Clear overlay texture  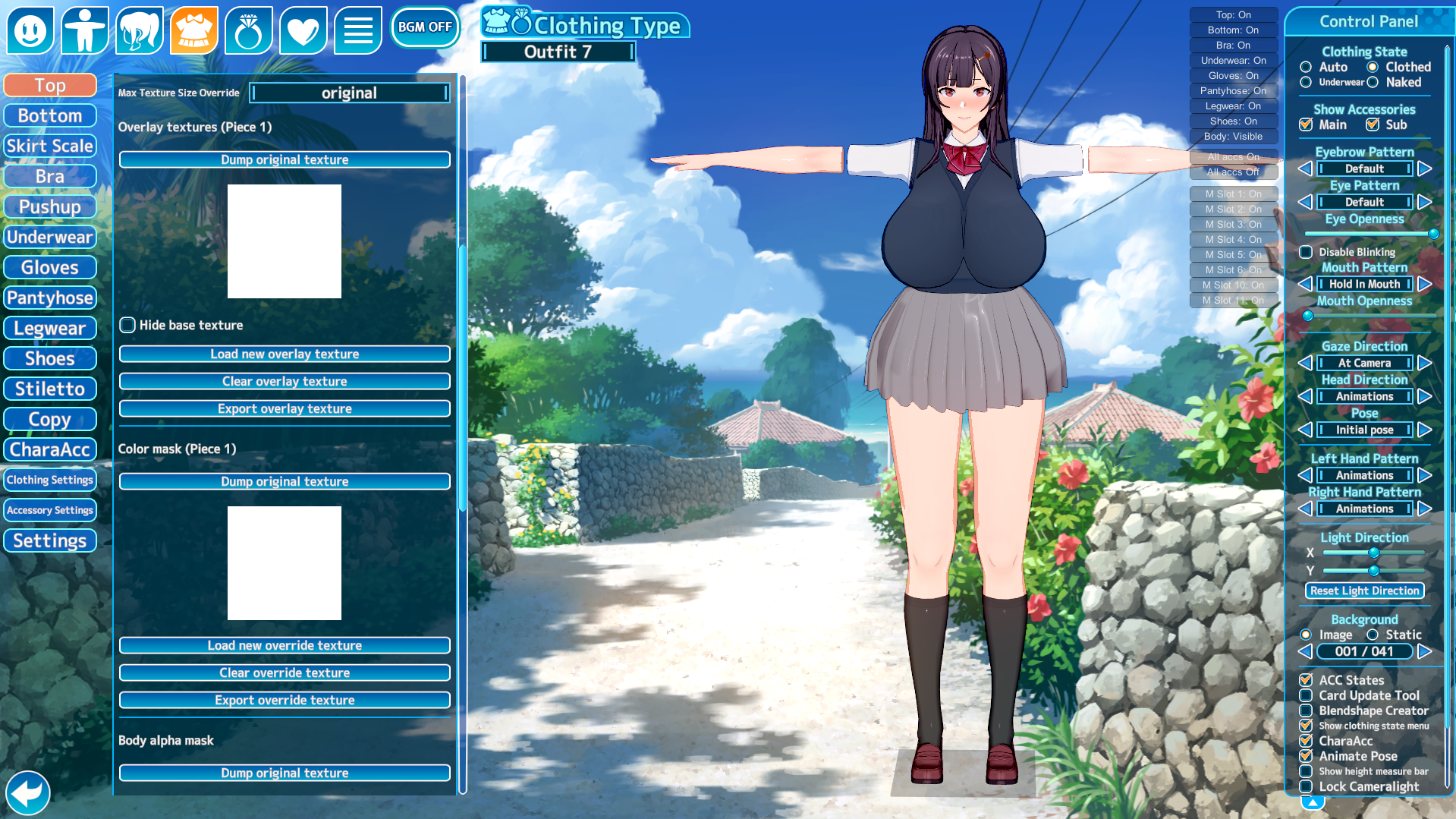285,381
